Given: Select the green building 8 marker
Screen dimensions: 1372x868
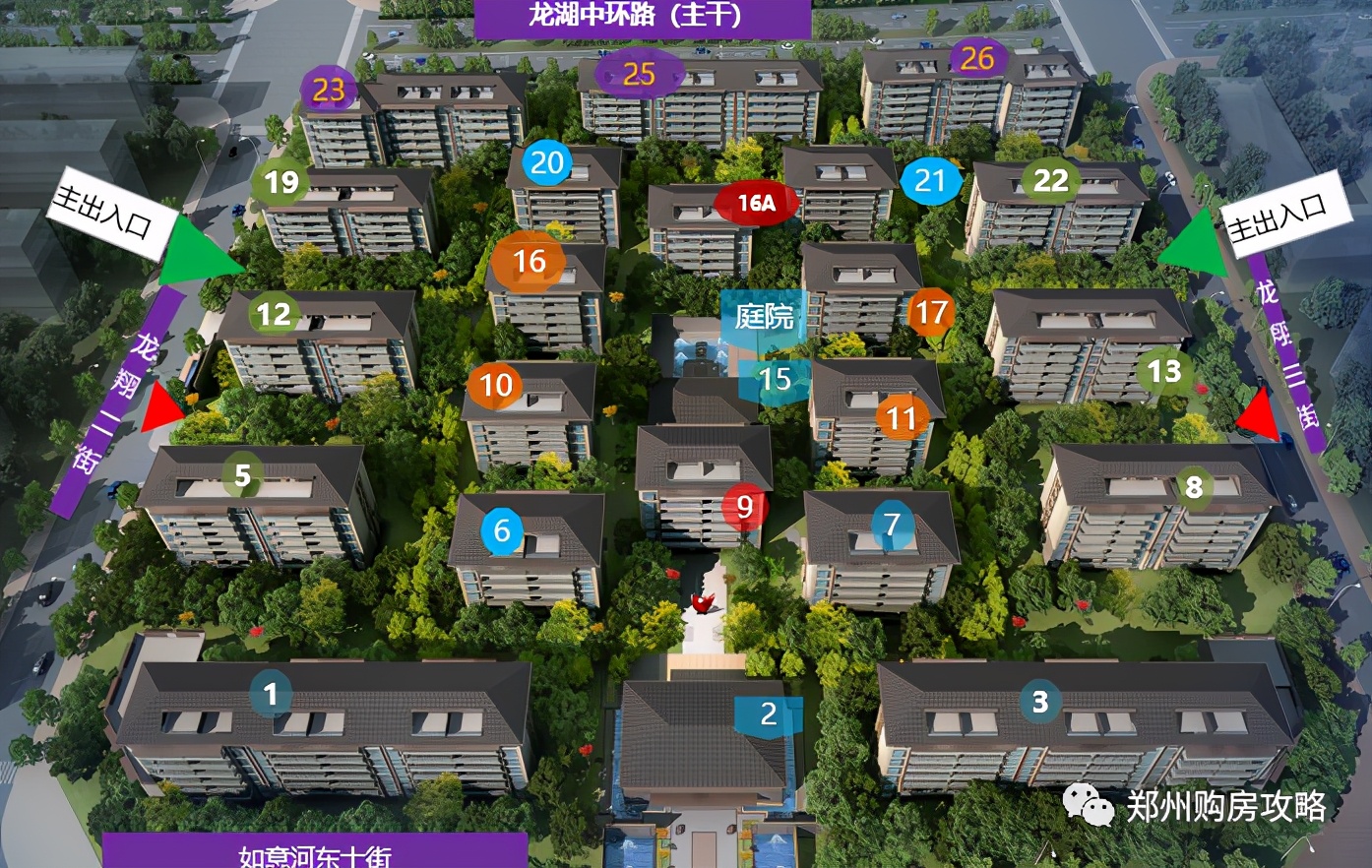Looking at the screenshot, I should pos(1194,487).
